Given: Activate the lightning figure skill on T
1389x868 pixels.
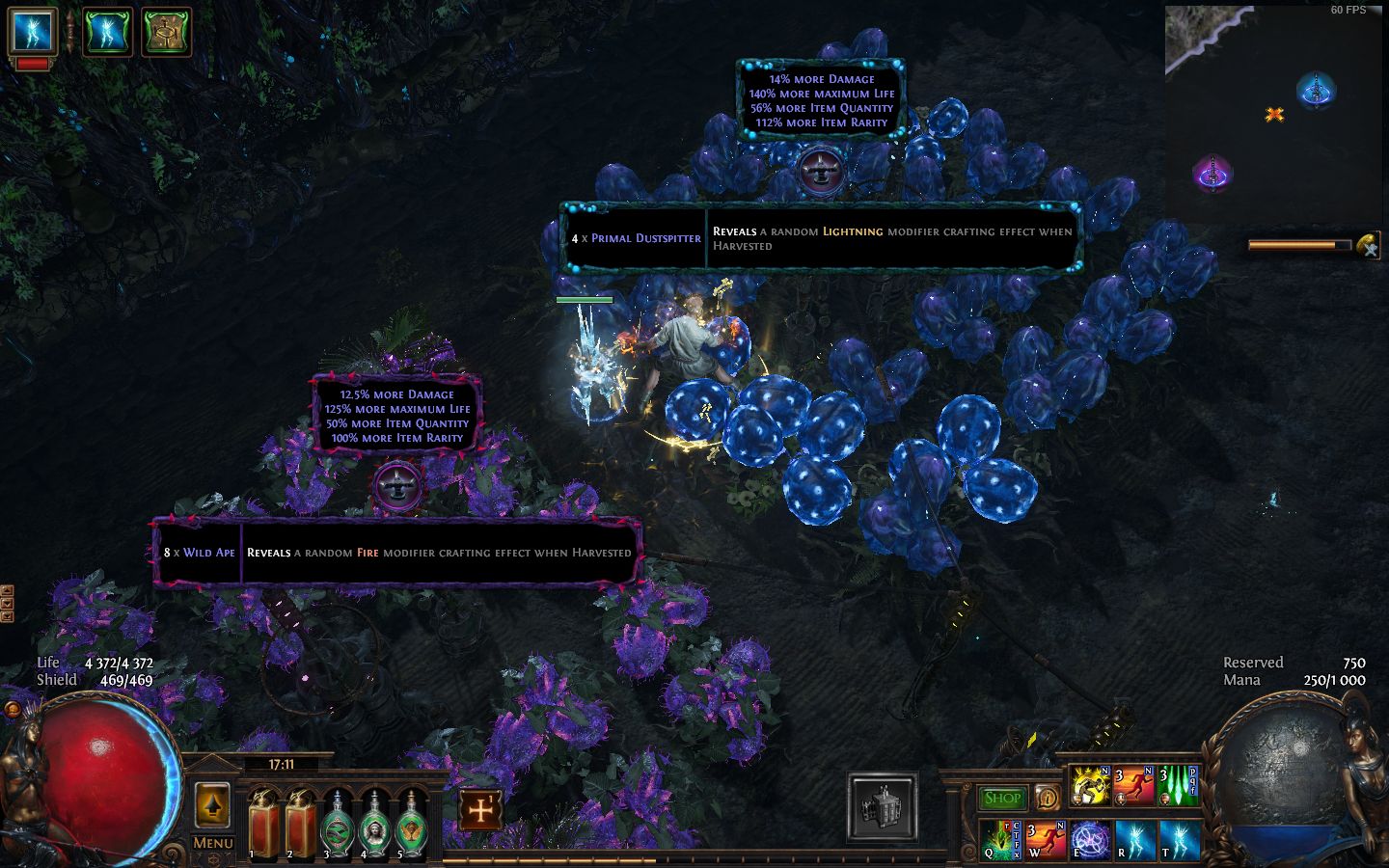Looking at the screenshot, I should [x=1180, y=839].
